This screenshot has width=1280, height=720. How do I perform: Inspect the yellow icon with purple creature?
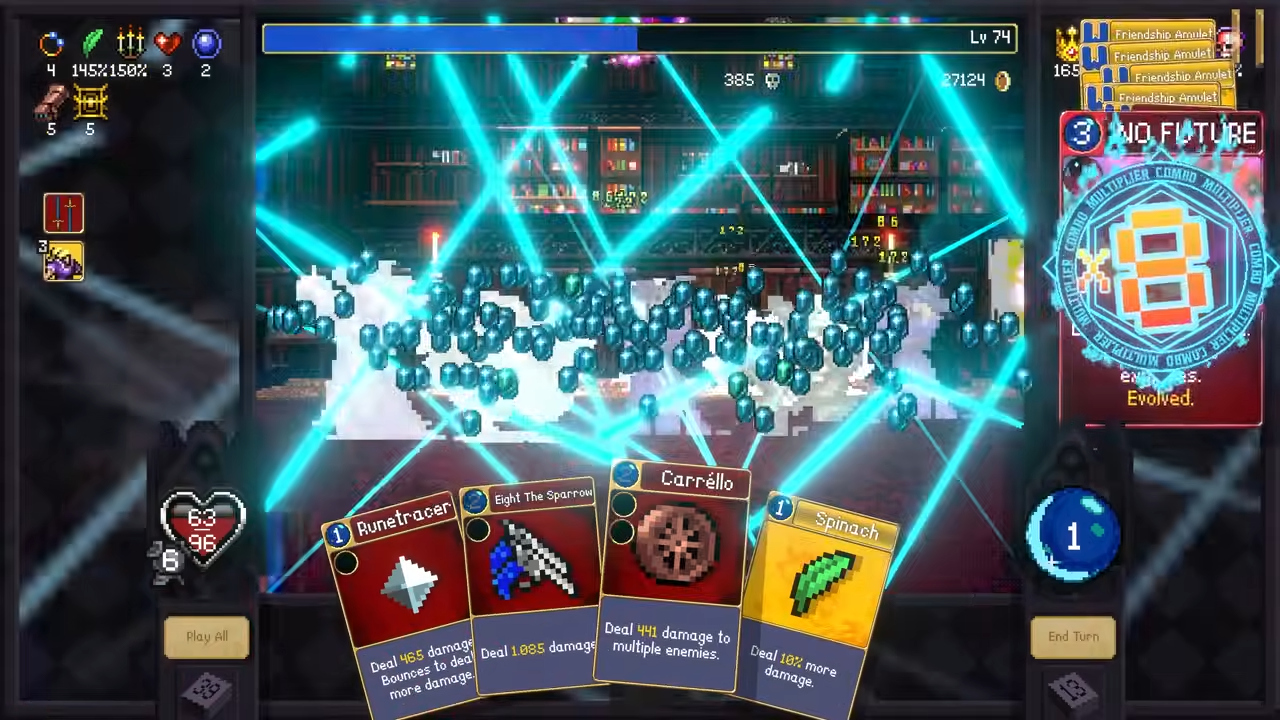point(64,261)
